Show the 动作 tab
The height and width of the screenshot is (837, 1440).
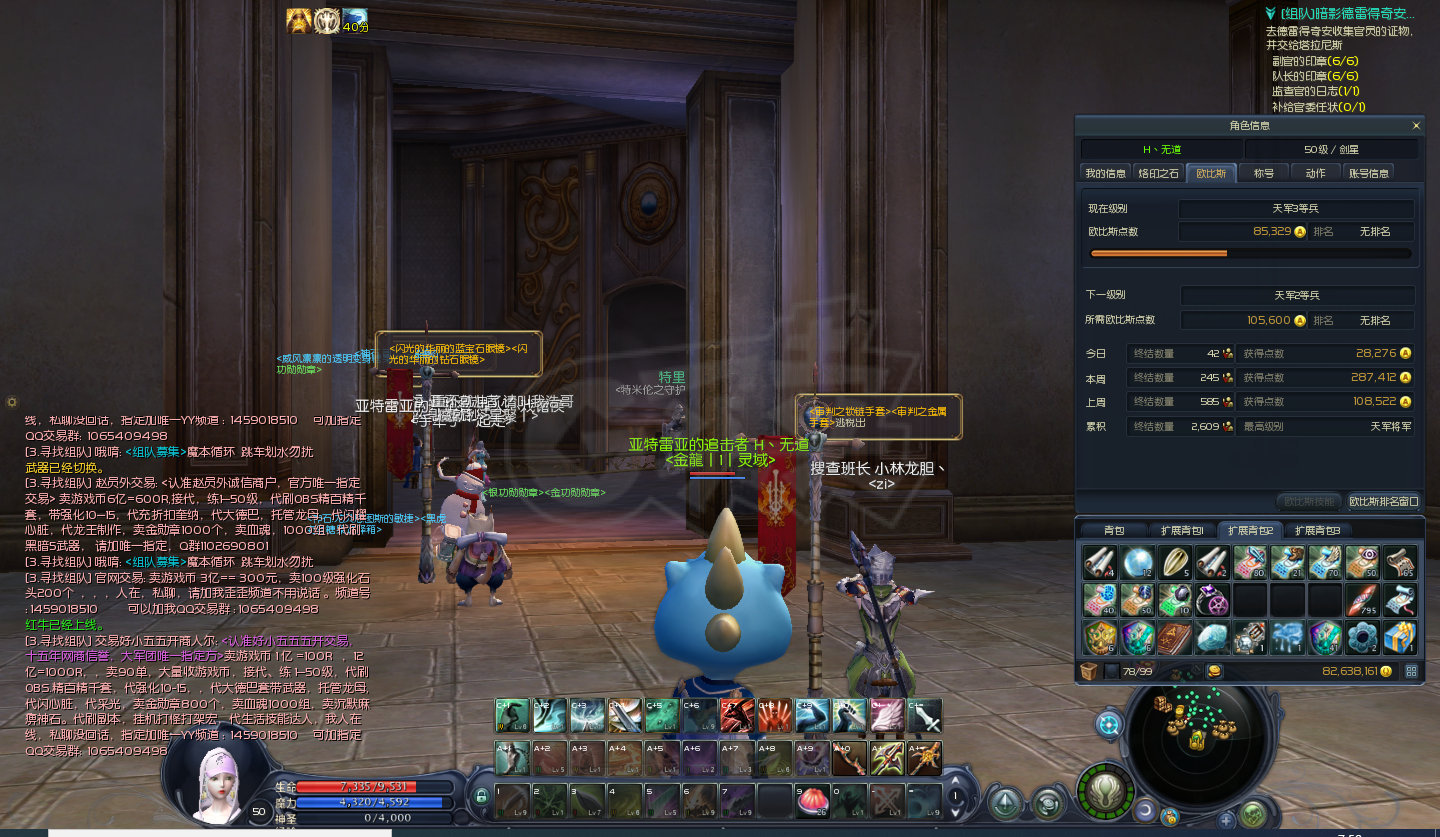click(x=1315, y=173)
